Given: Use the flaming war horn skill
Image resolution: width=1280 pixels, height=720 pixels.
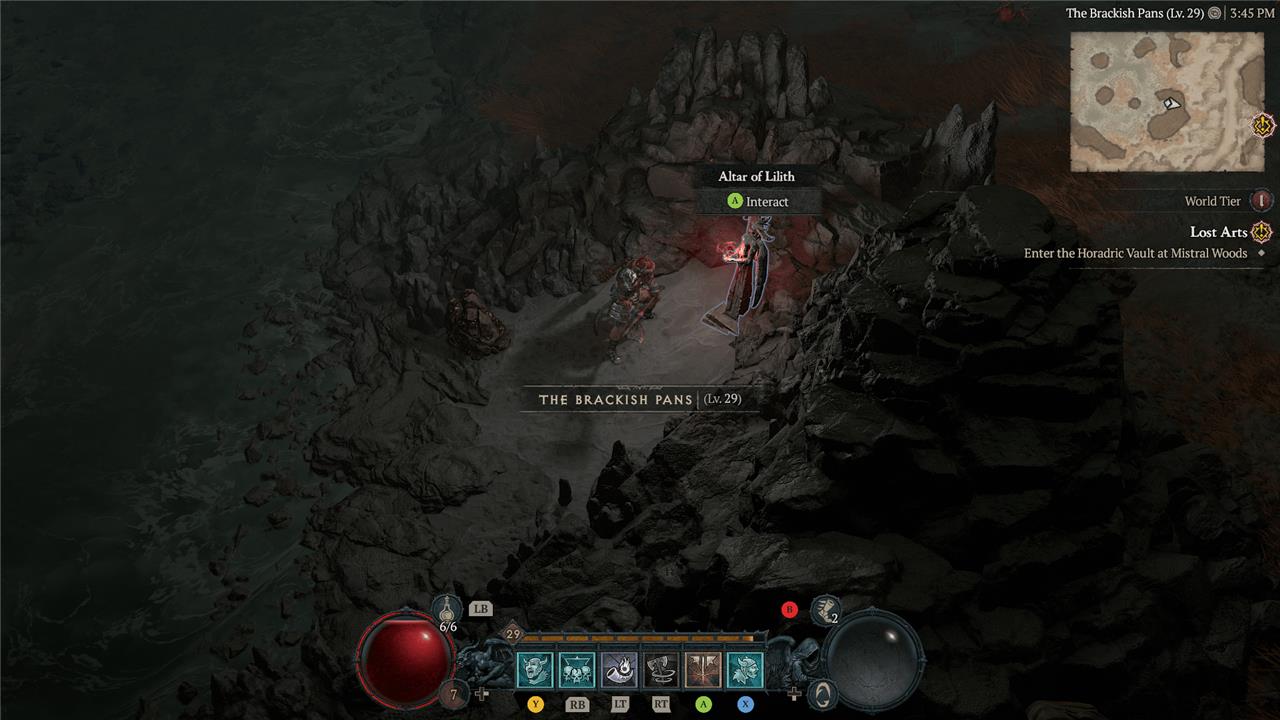Looking at the screenshot, I should coord(619,669).
